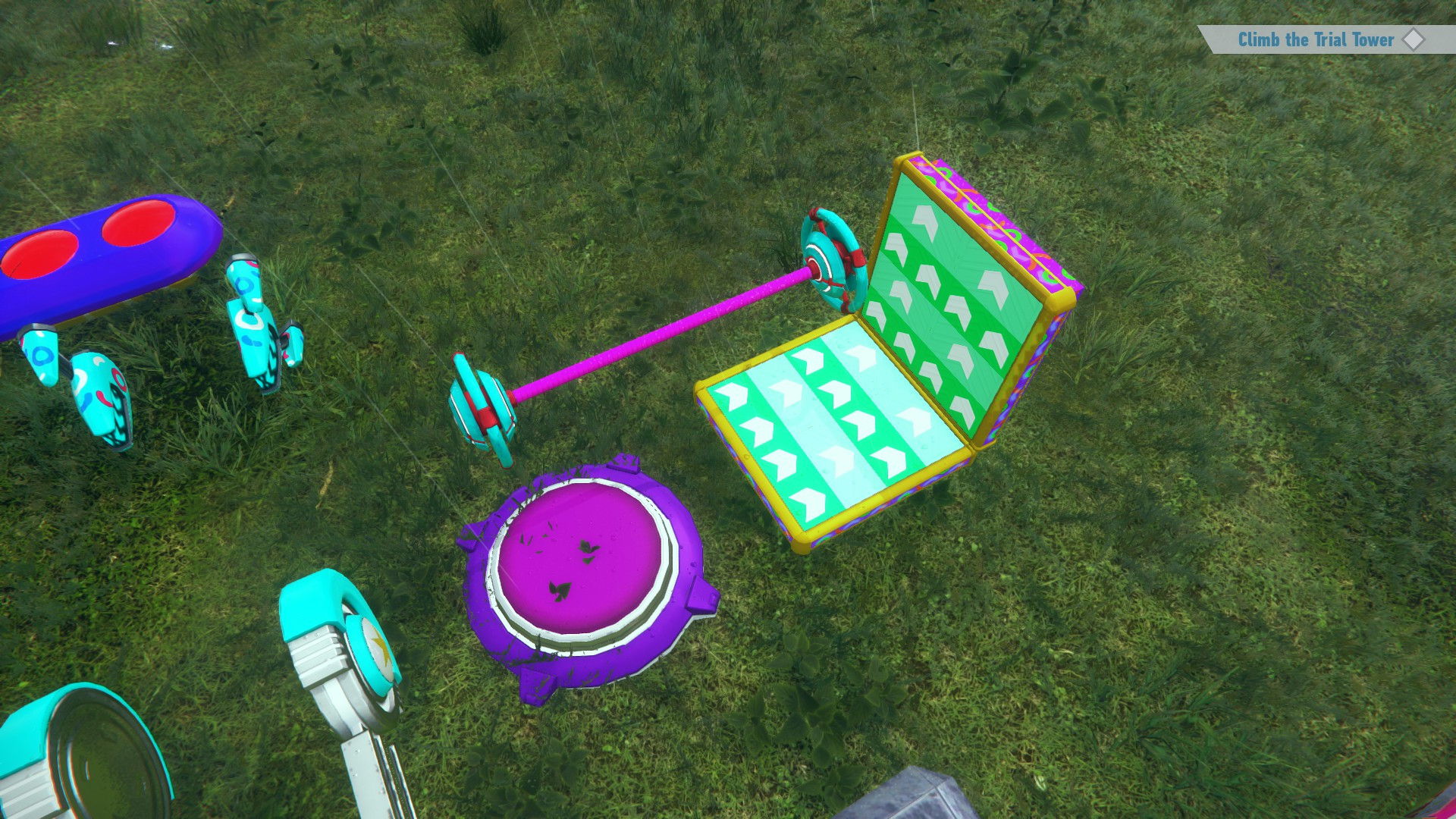This screenshot has width=1456, height=819.
Task: Click the short turquoise pillar on the far left
Action: [42, 356]
